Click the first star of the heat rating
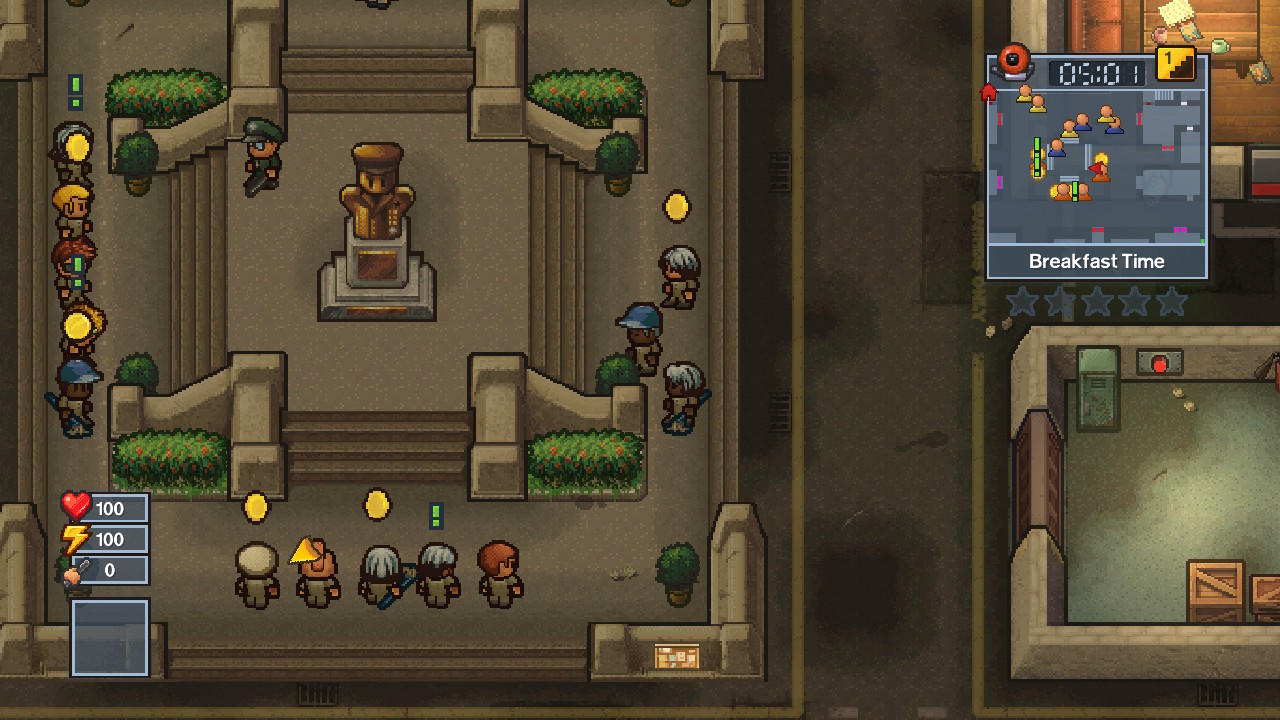1280x720 pixels. 1022,302
